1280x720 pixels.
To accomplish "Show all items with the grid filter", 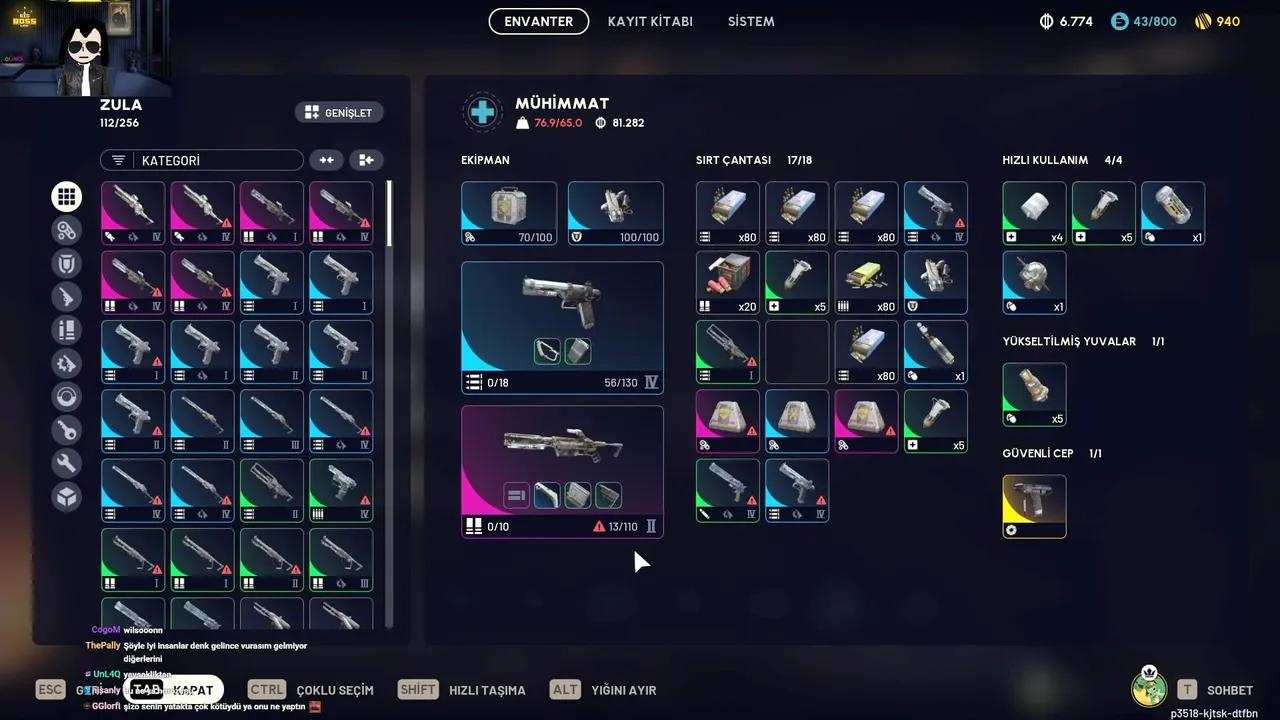I will tap(67, 197).
